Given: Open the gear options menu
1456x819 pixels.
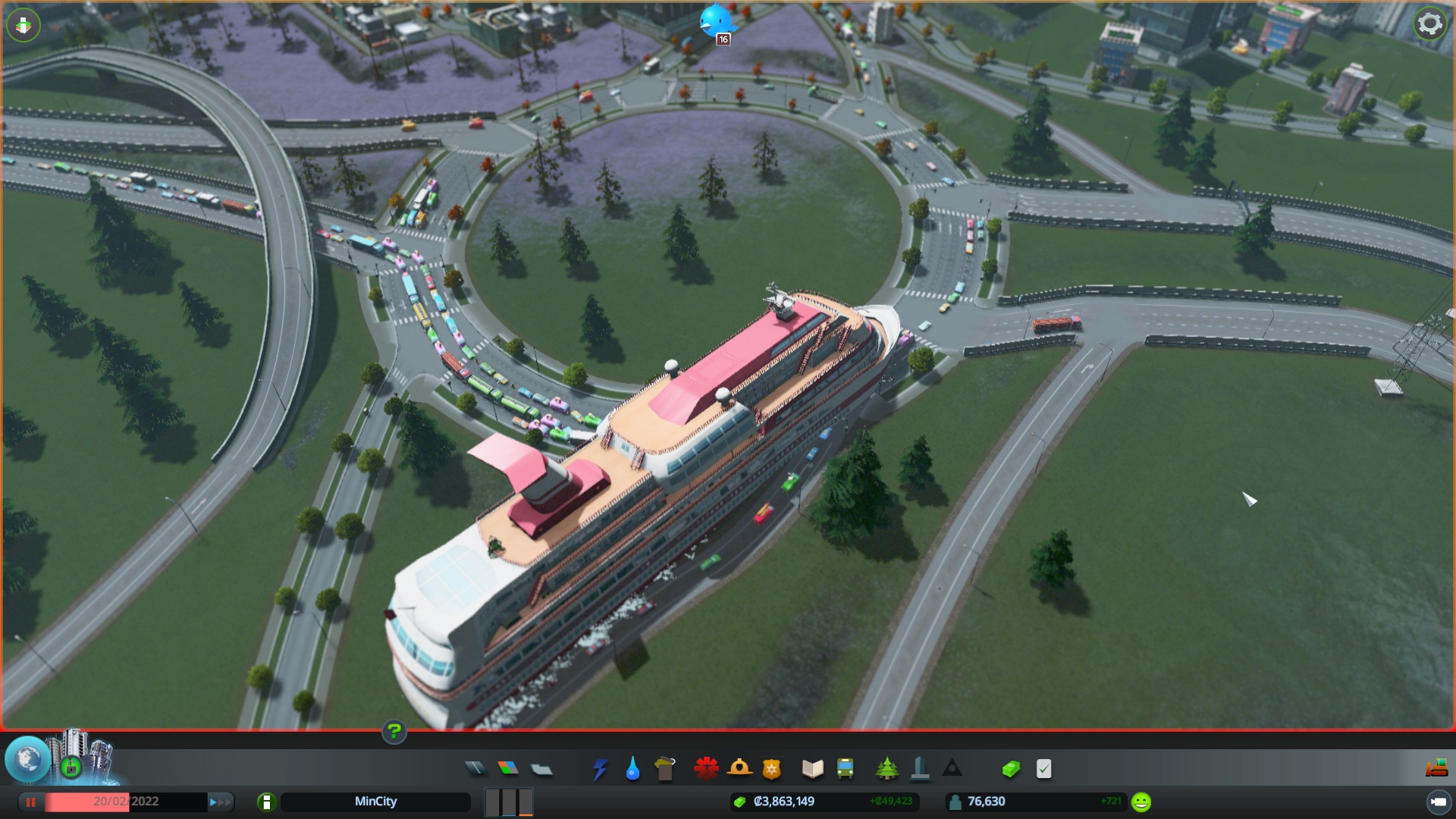Looking at the screenshot, I should click(1429, 24).
